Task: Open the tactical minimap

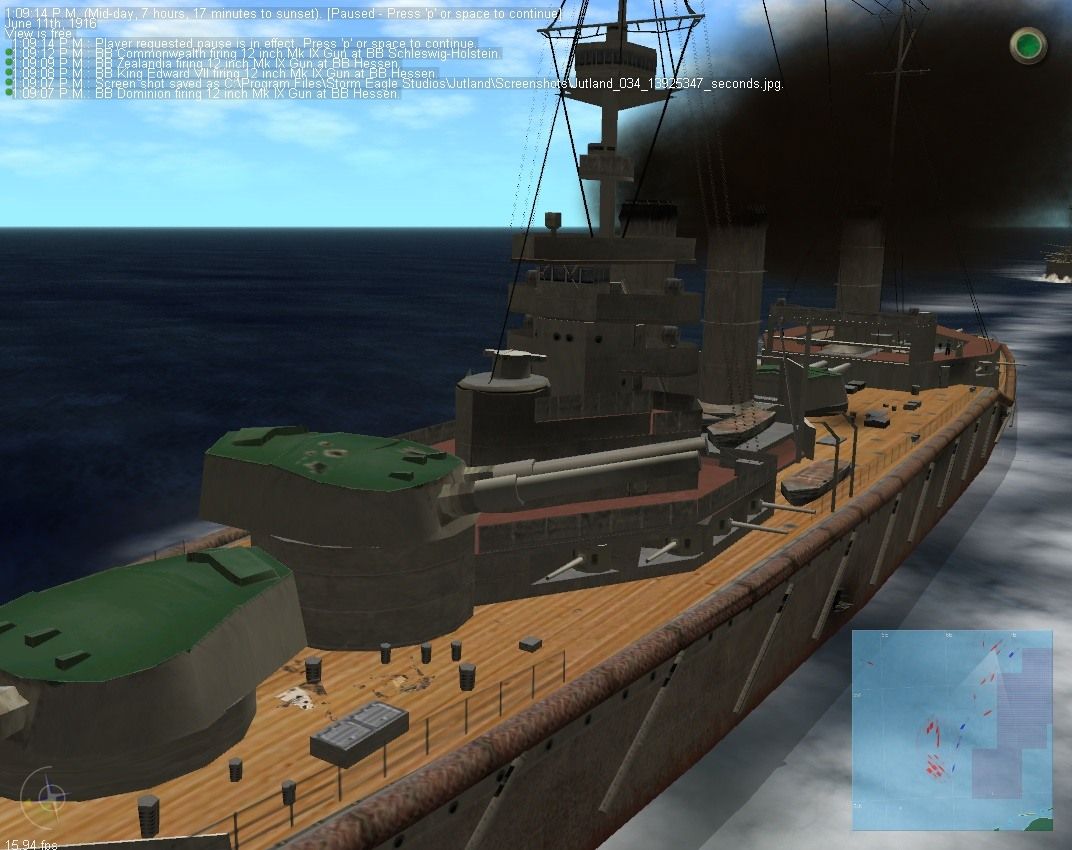Action: coord(951,730)
